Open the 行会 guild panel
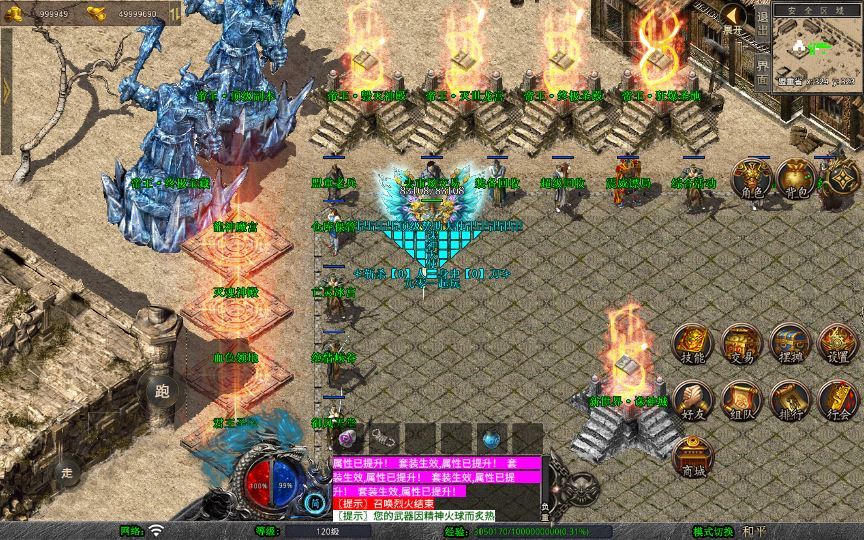This screenshot has height=540, width=864. tap(838, 400)
